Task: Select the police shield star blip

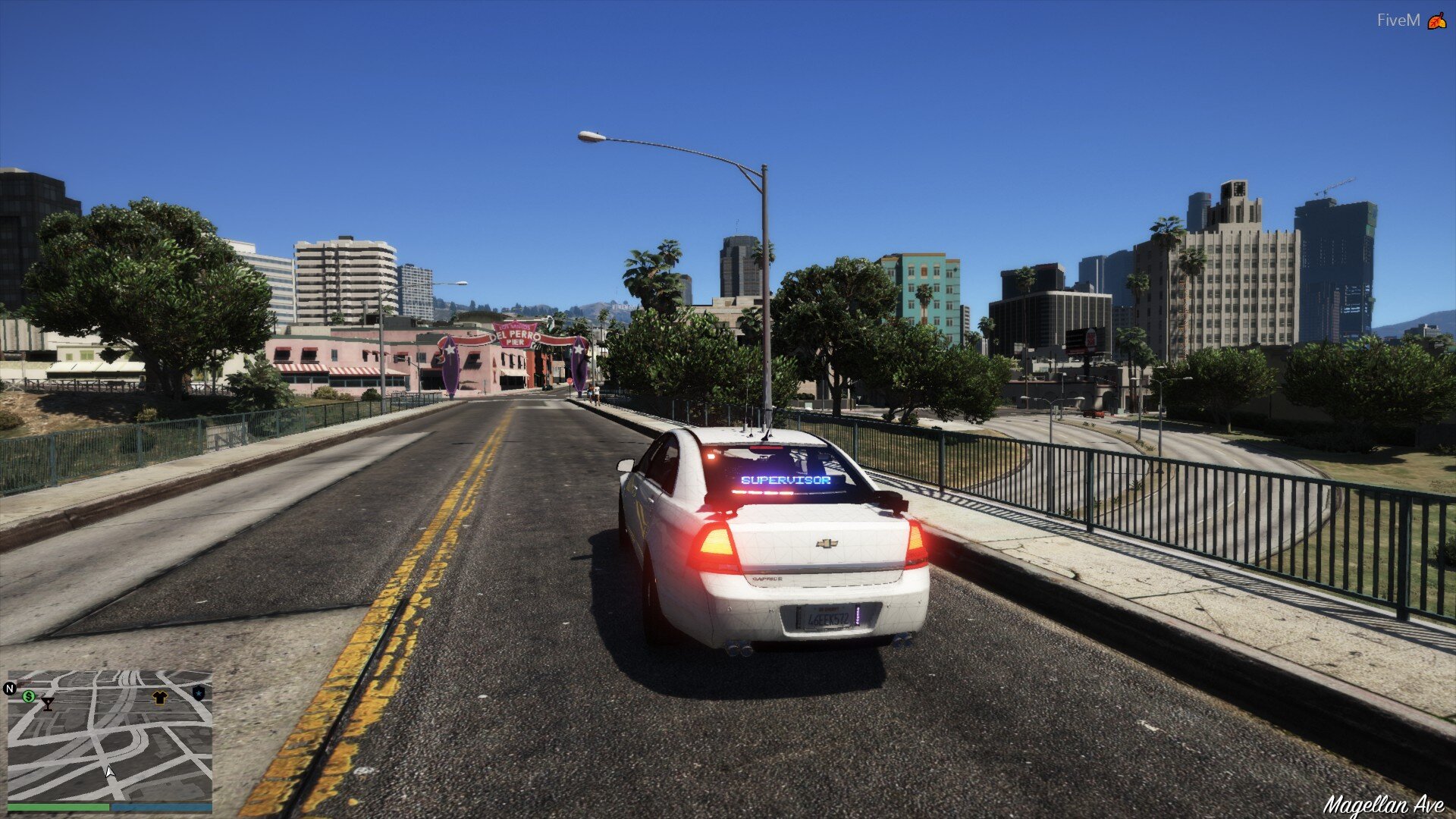Action: 199,692
